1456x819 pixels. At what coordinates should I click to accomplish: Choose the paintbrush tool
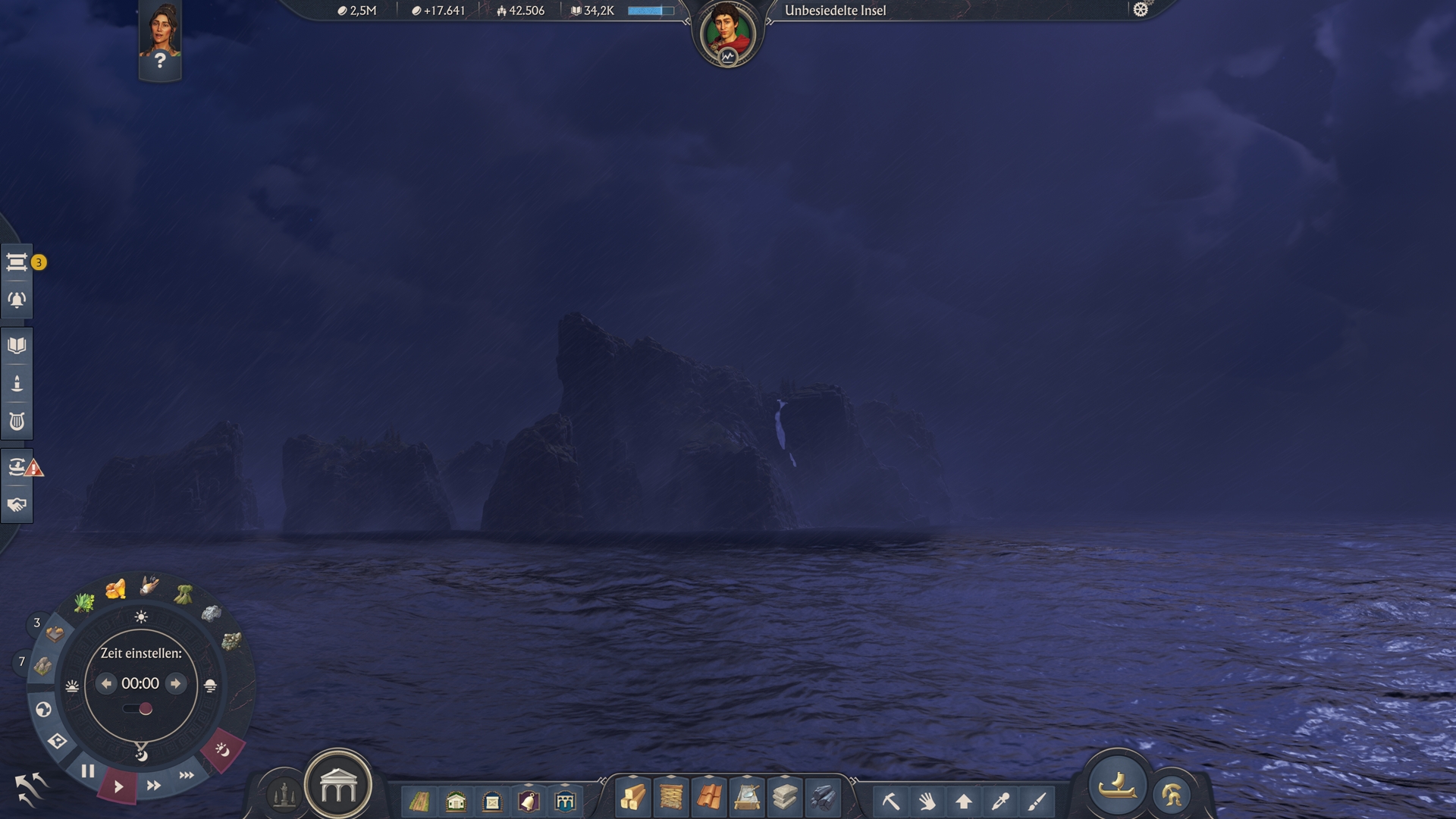pyautogui.click(x=1037, y=801)
